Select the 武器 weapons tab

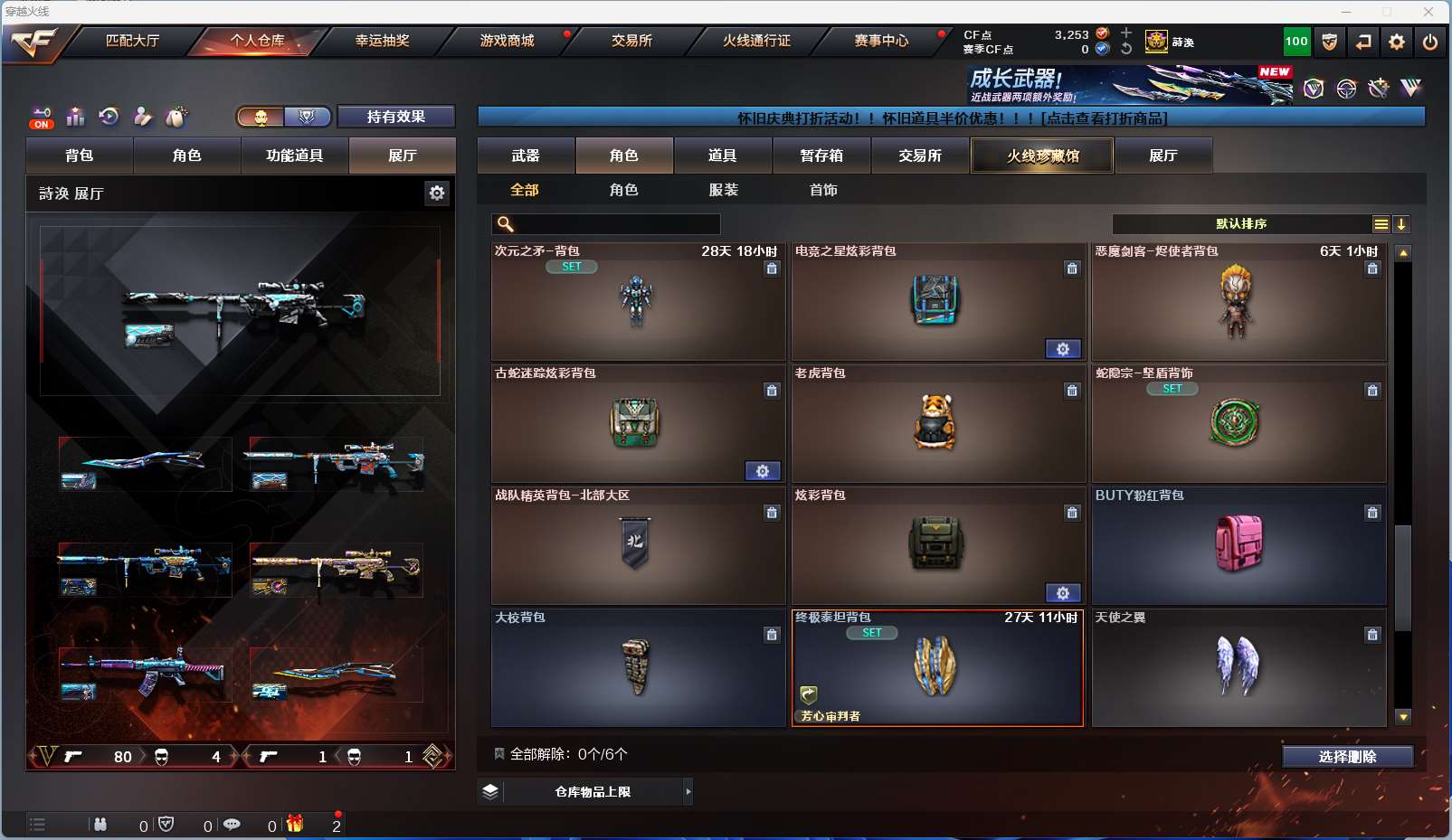526,156
